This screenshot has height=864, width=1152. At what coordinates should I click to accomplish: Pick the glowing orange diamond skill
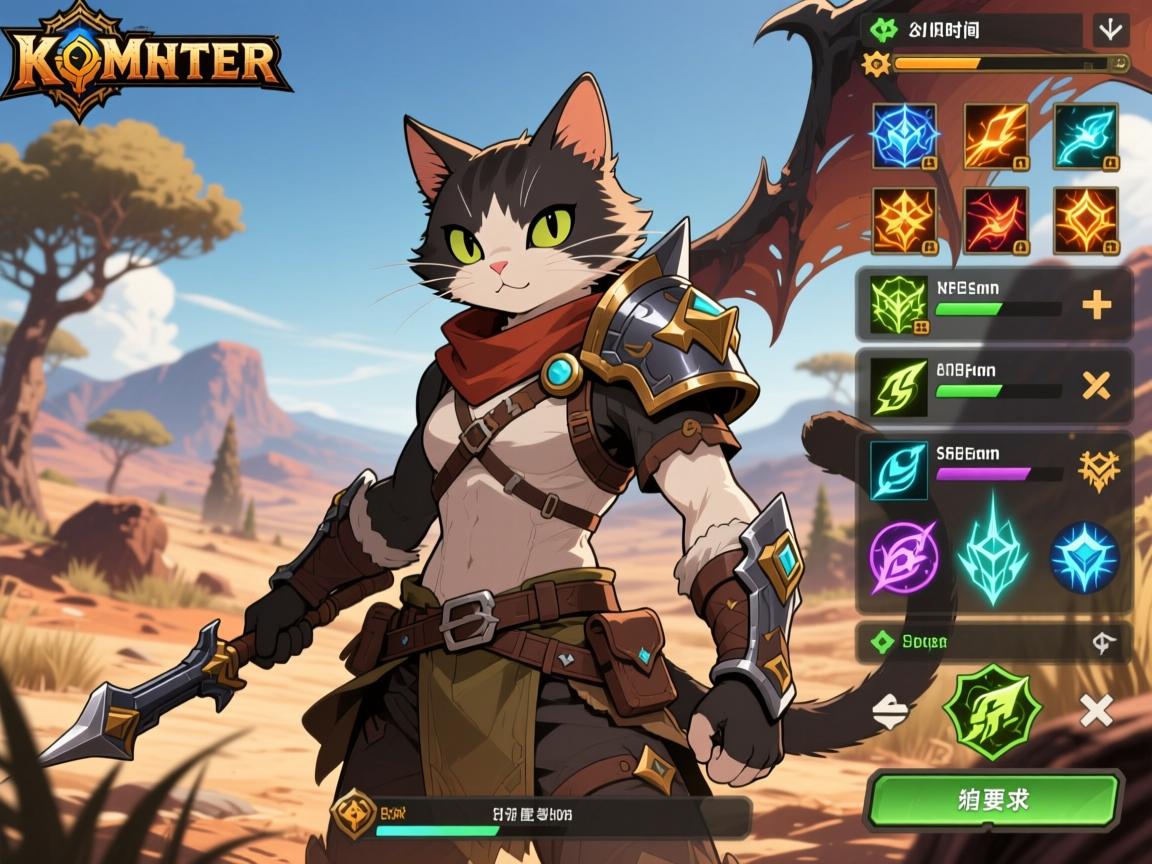1086,220
